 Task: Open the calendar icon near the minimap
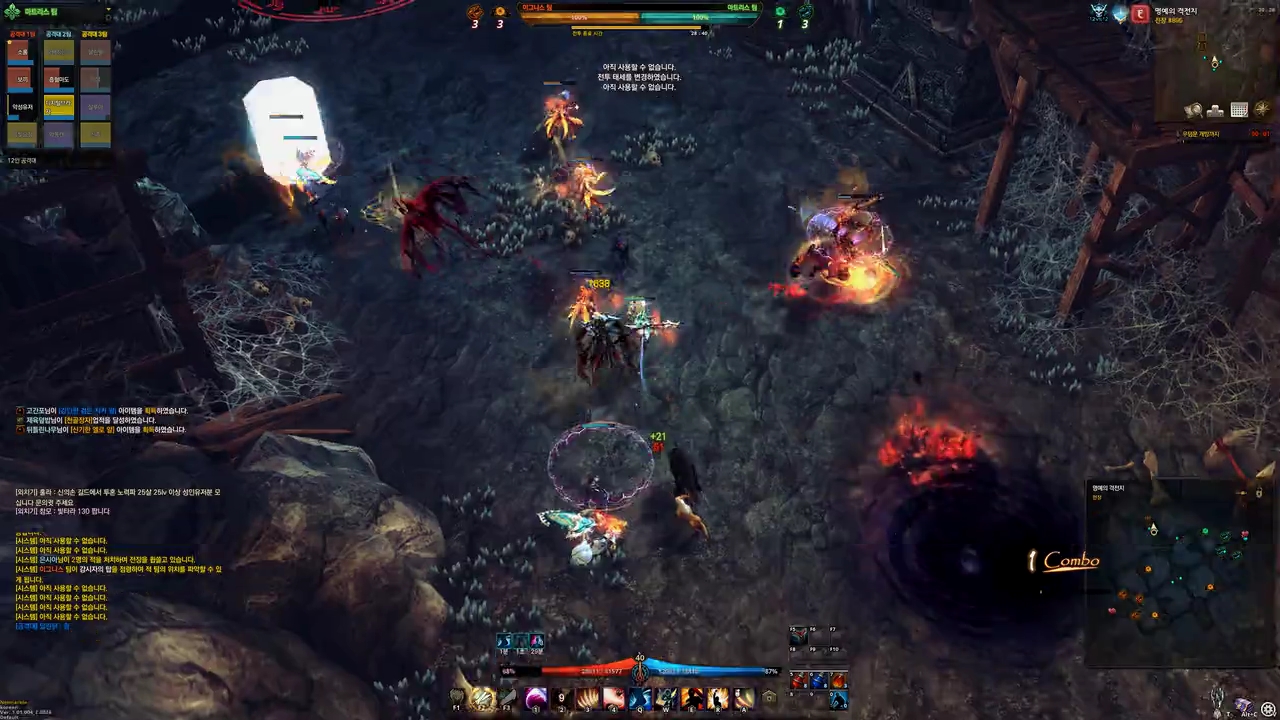[1239, 110]
